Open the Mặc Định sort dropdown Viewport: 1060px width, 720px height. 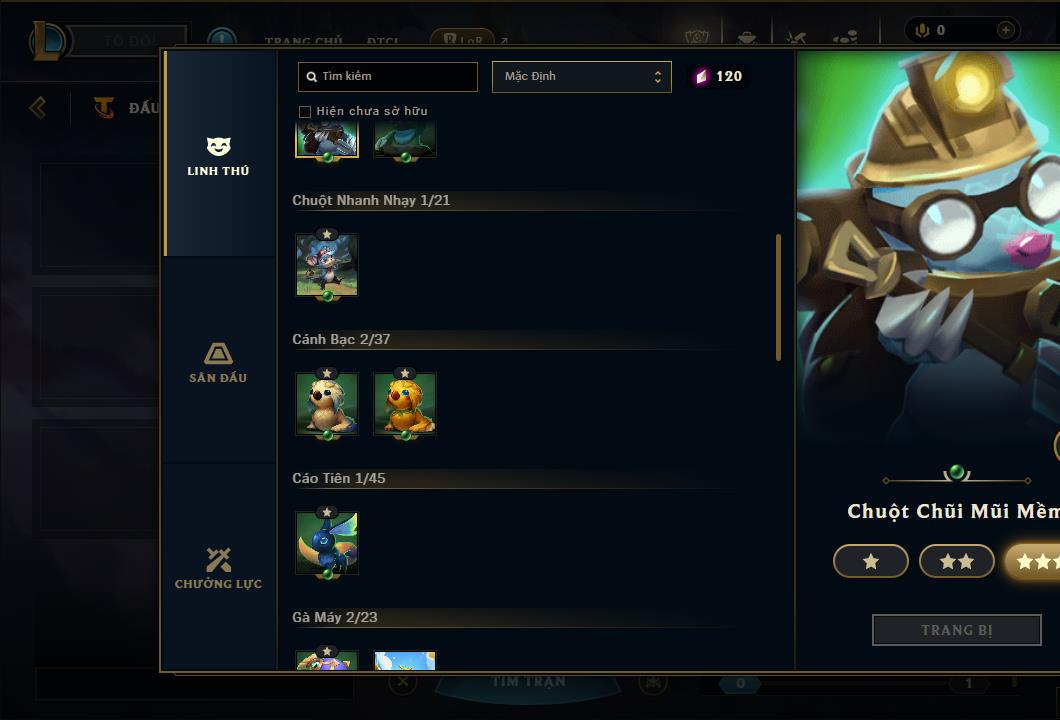[x=581, y=77]
